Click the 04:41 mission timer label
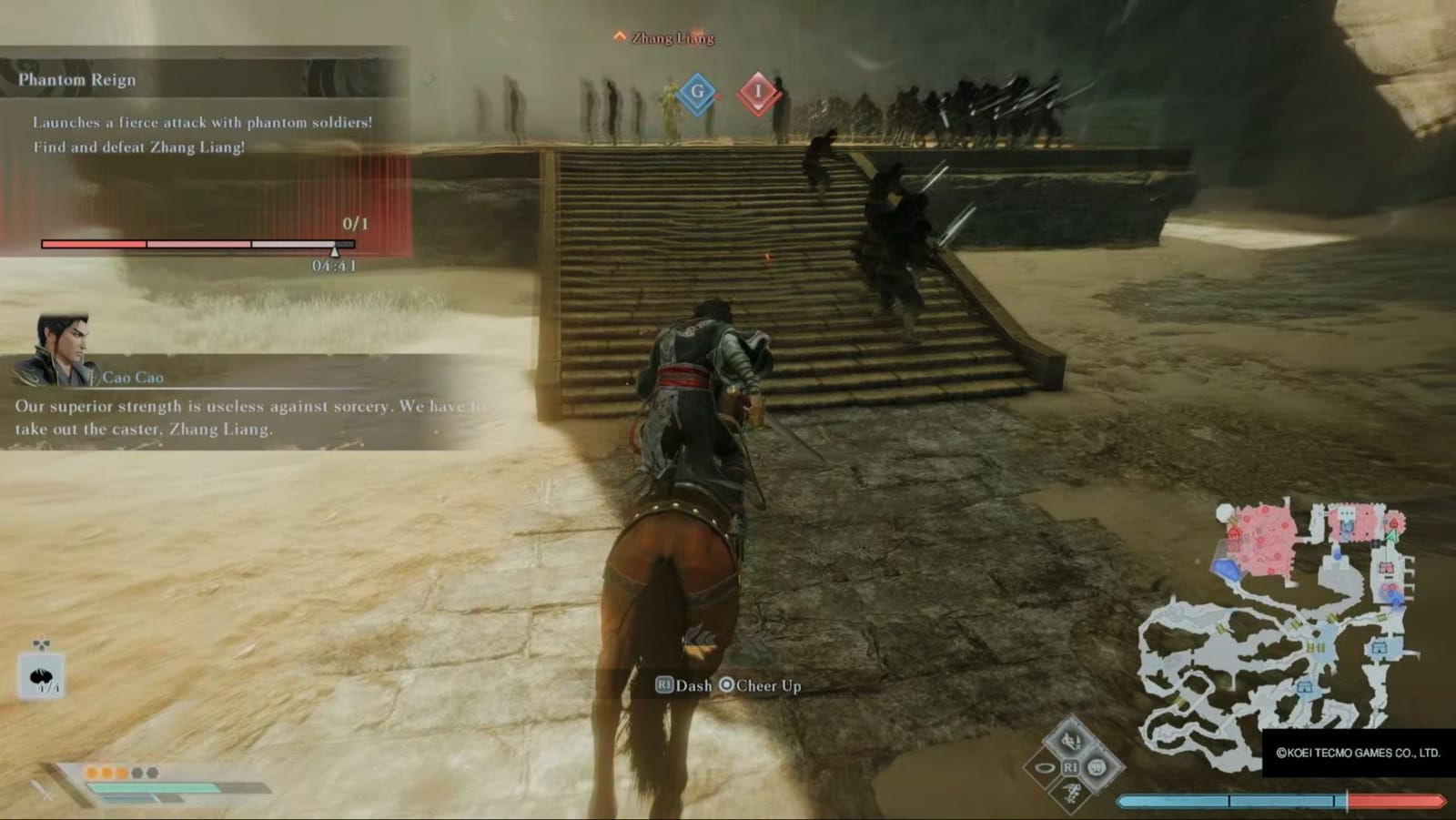The image size is (1456, 820). tap(334, 267)
